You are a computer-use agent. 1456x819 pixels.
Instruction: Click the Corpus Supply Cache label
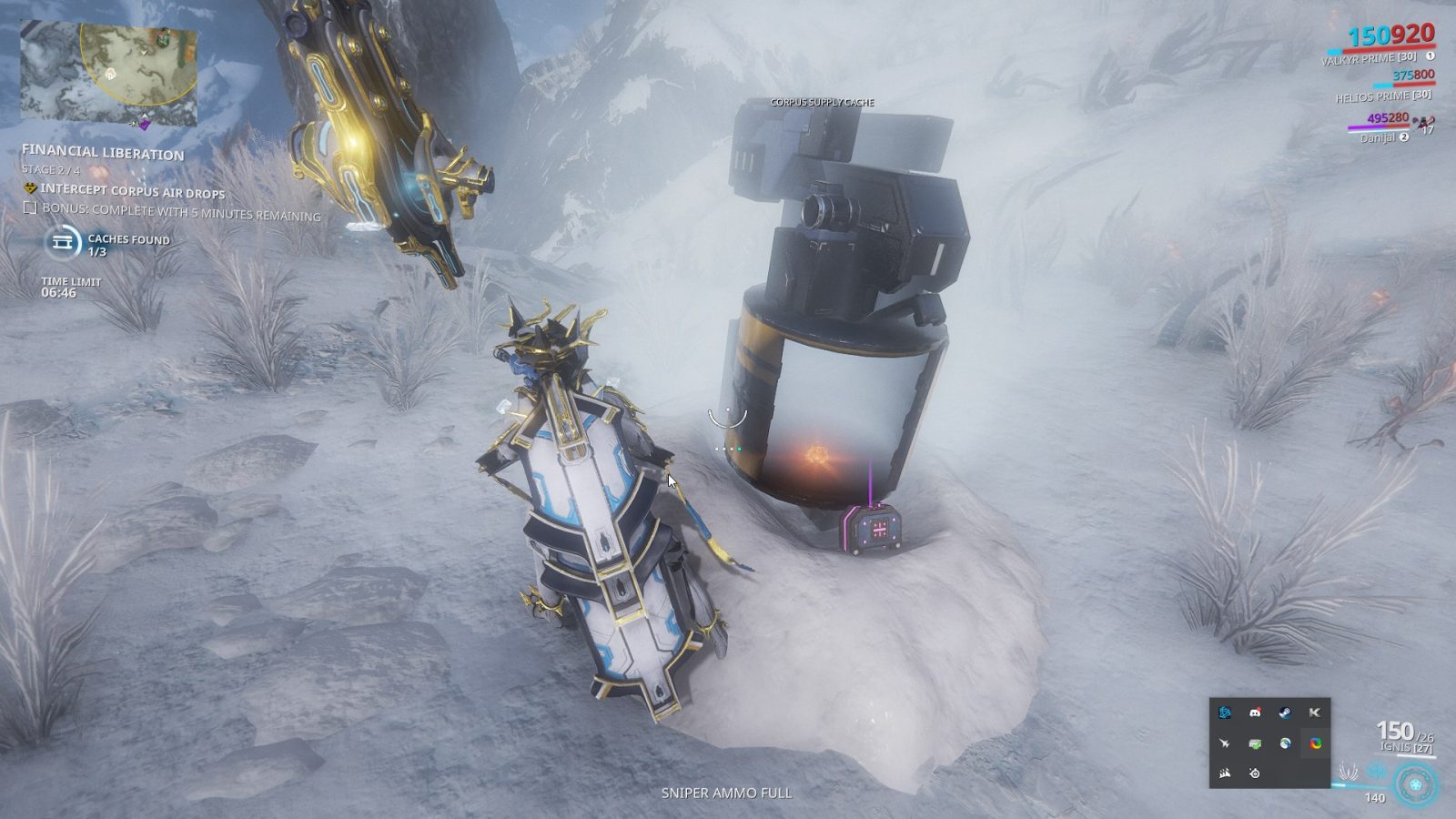point(821,103)
